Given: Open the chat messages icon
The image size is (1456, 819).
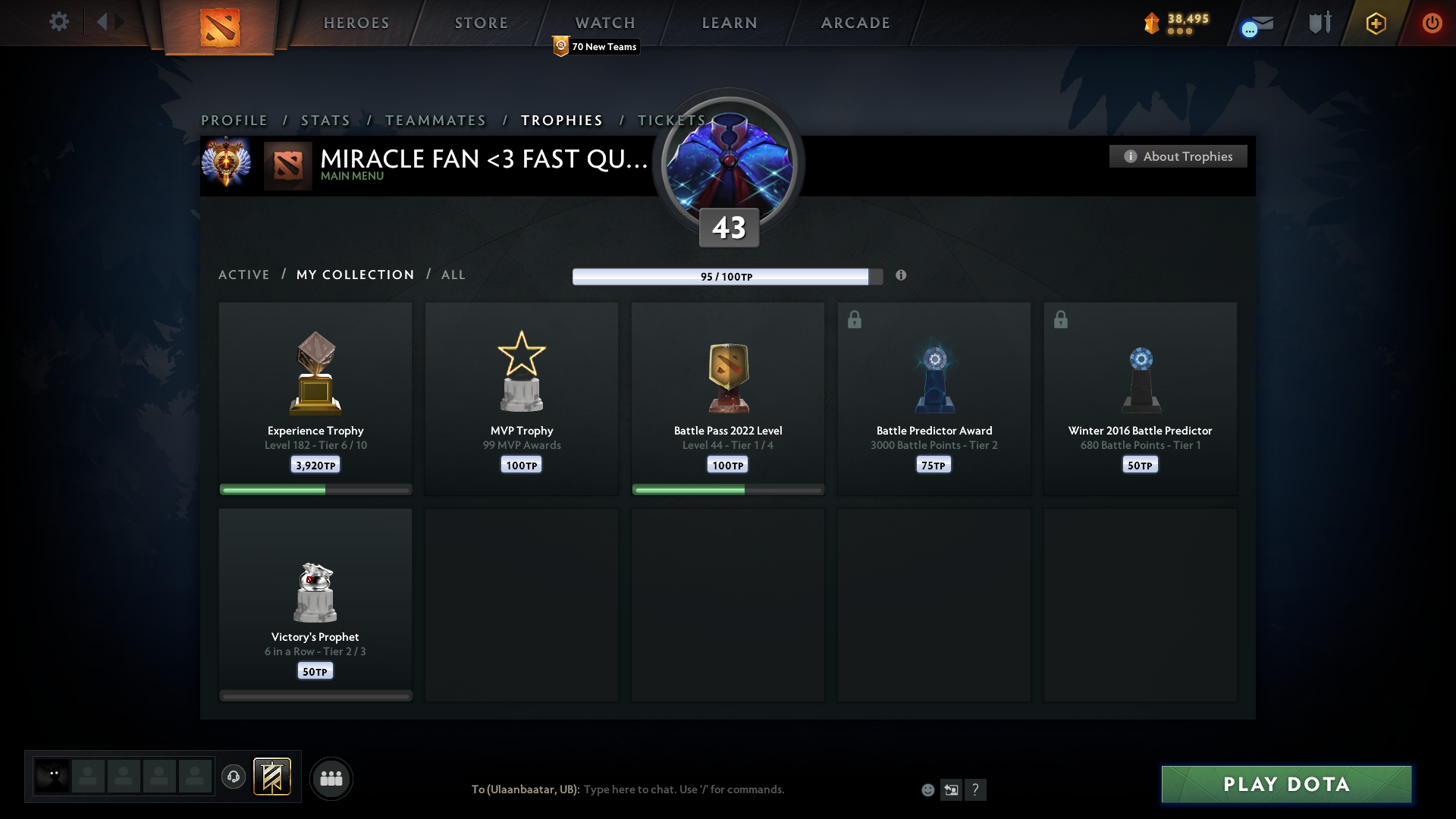Looking at the screenshot, I should coord(1255,27).
